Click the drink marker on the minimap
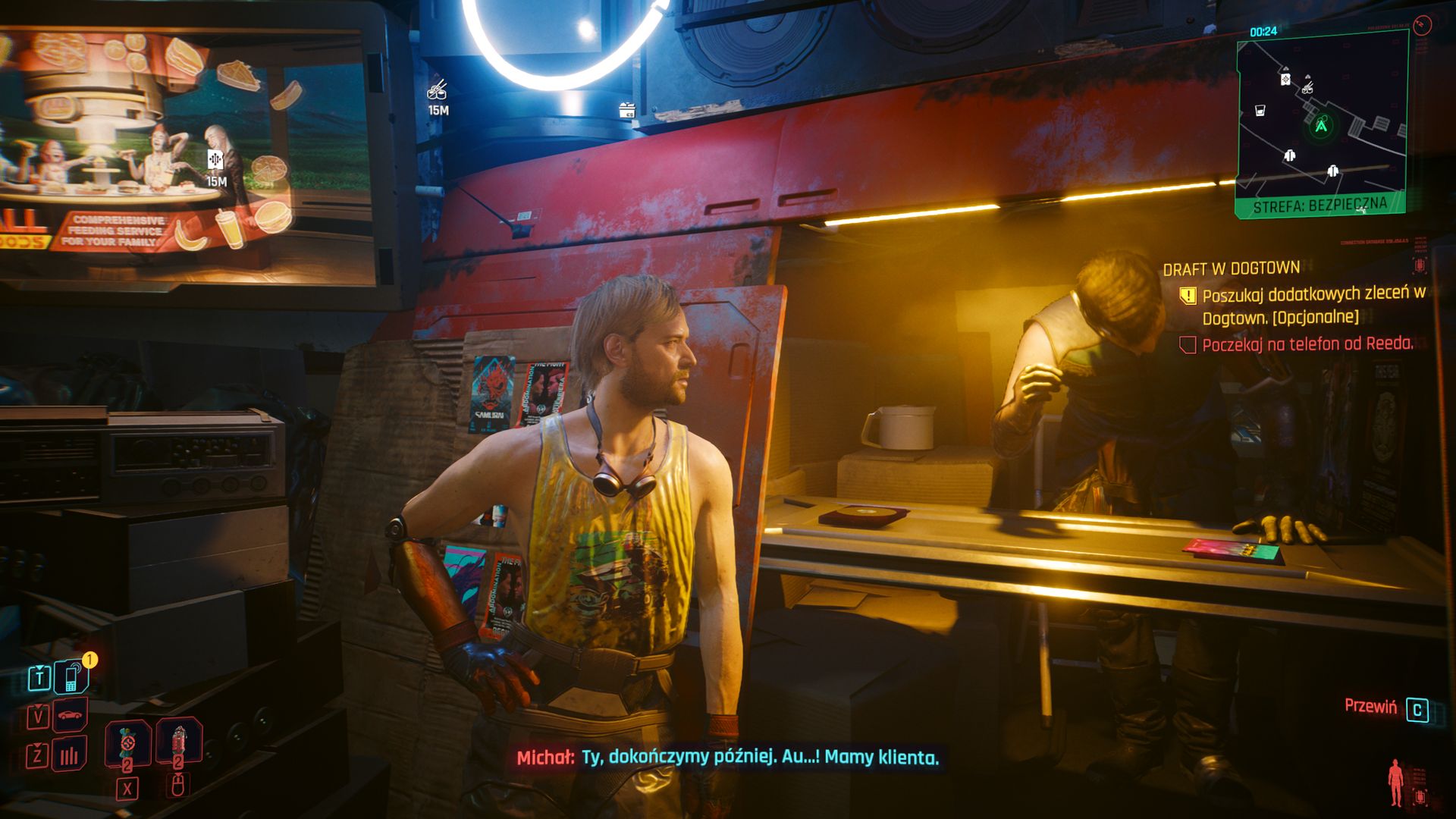The height and width of the screenshot is (819, 1456). pos(1260,111)
